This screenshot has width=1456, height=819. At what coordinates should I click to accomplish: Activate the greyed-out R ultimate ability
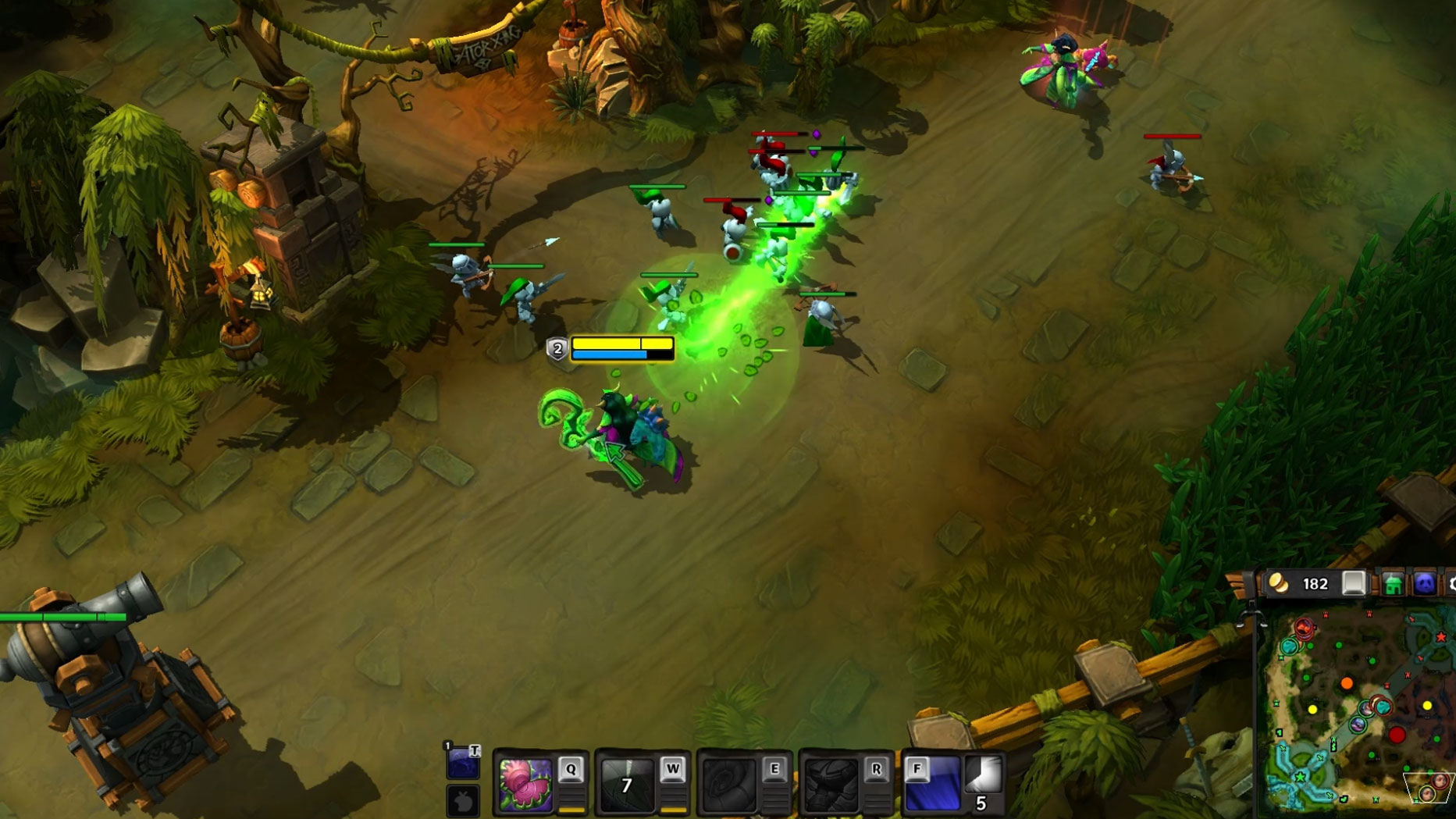830,784
